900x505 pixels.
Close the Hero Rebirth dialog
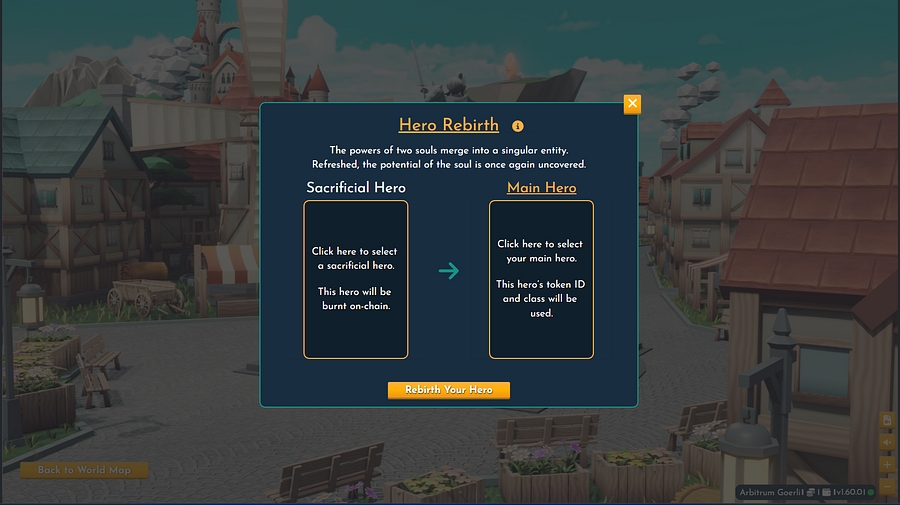[x=632, y=104]
